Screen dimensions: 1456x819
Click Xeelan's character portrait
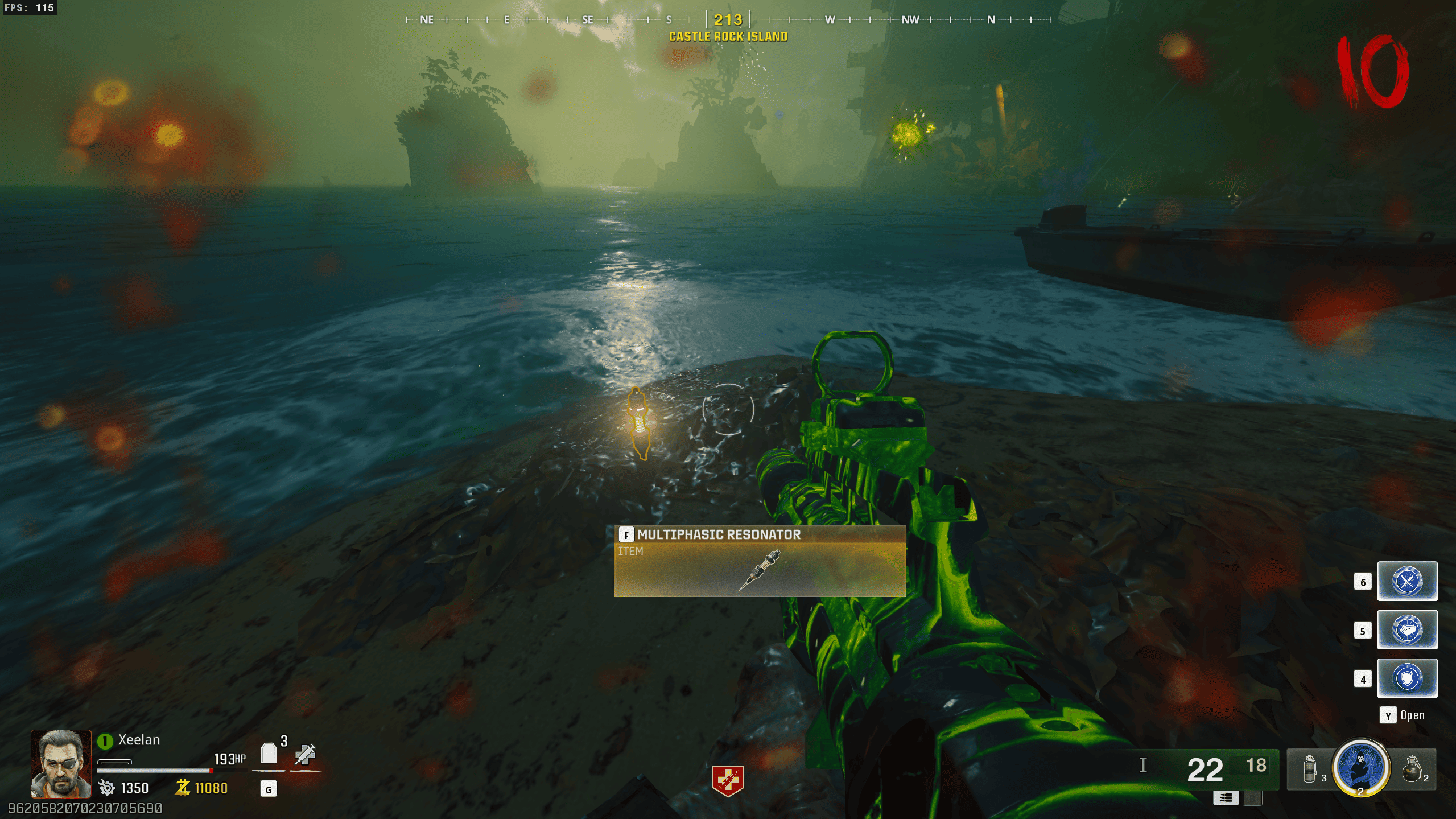click(61, 763)
